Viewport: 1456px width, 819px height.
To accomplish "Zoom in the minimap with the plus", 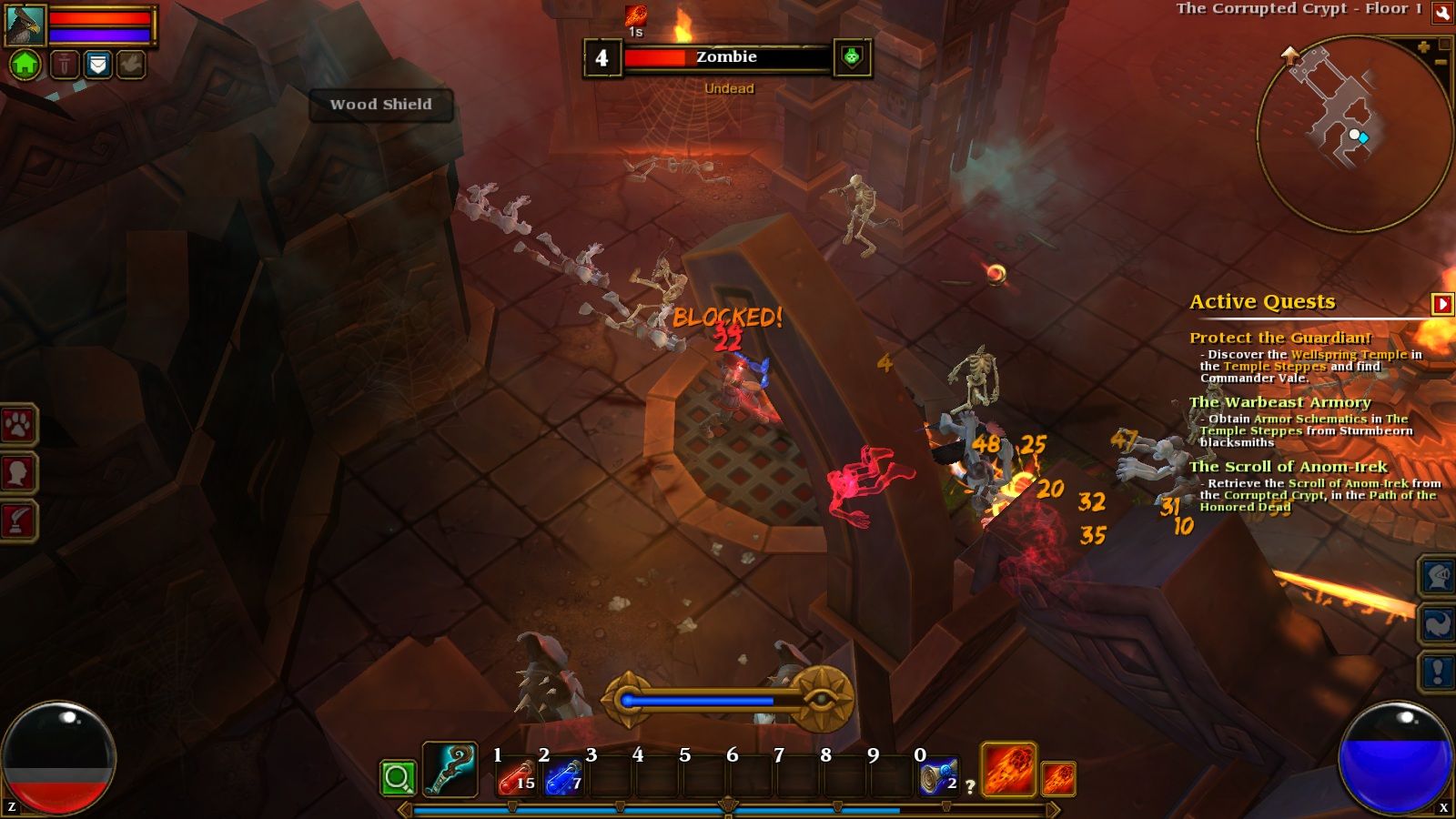I will pyautogui.click(x=1423, y=46).
